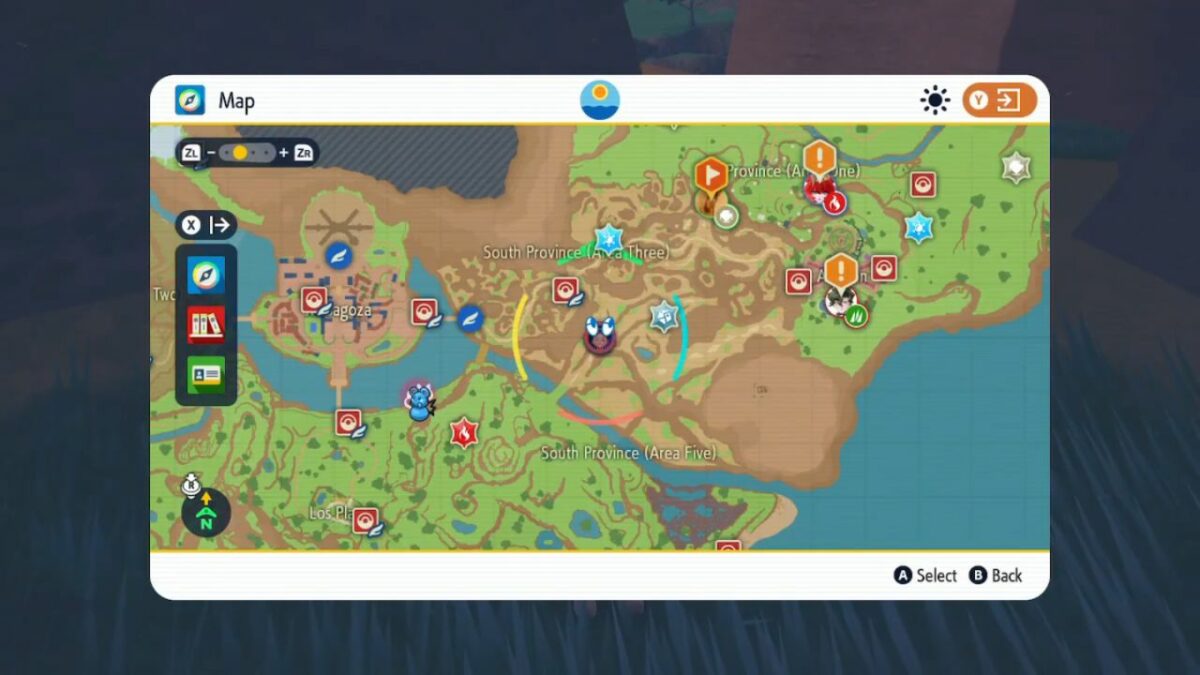The image size is (1200, 675).
Task: Select the grey Tera Raid crystal beside the cyan arc
Action: click(x=664, y=316)
